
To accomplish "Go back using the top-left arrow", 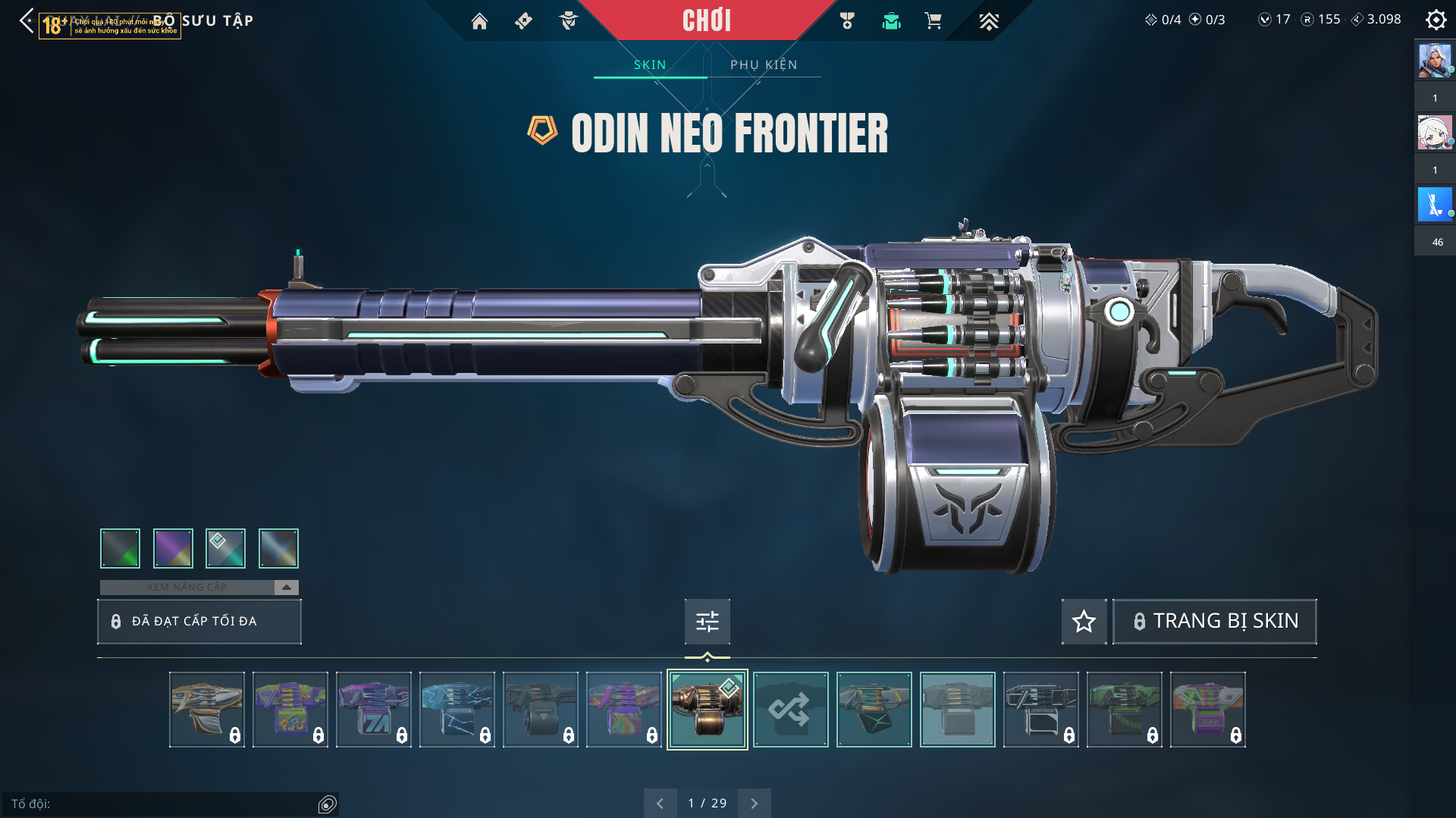I will pyautogui.click(x=27, y=20).
